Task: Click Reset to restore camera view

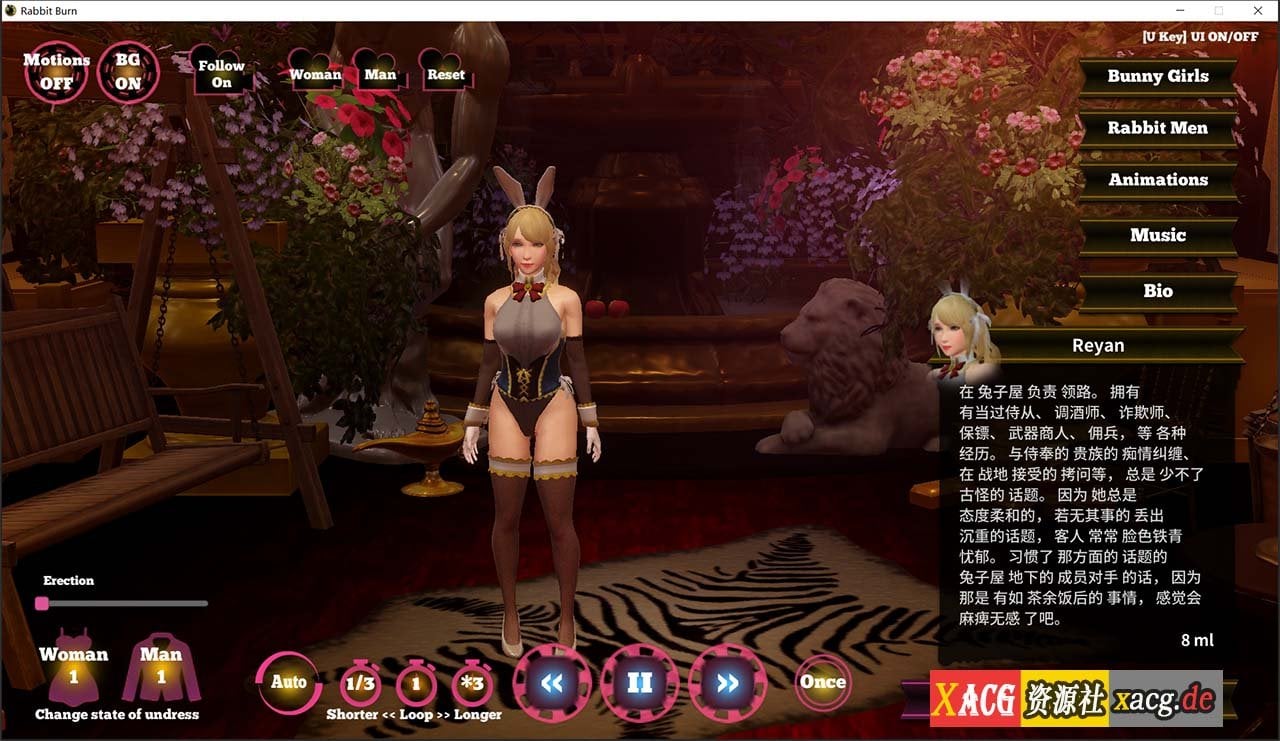Action: click(445, 73)
